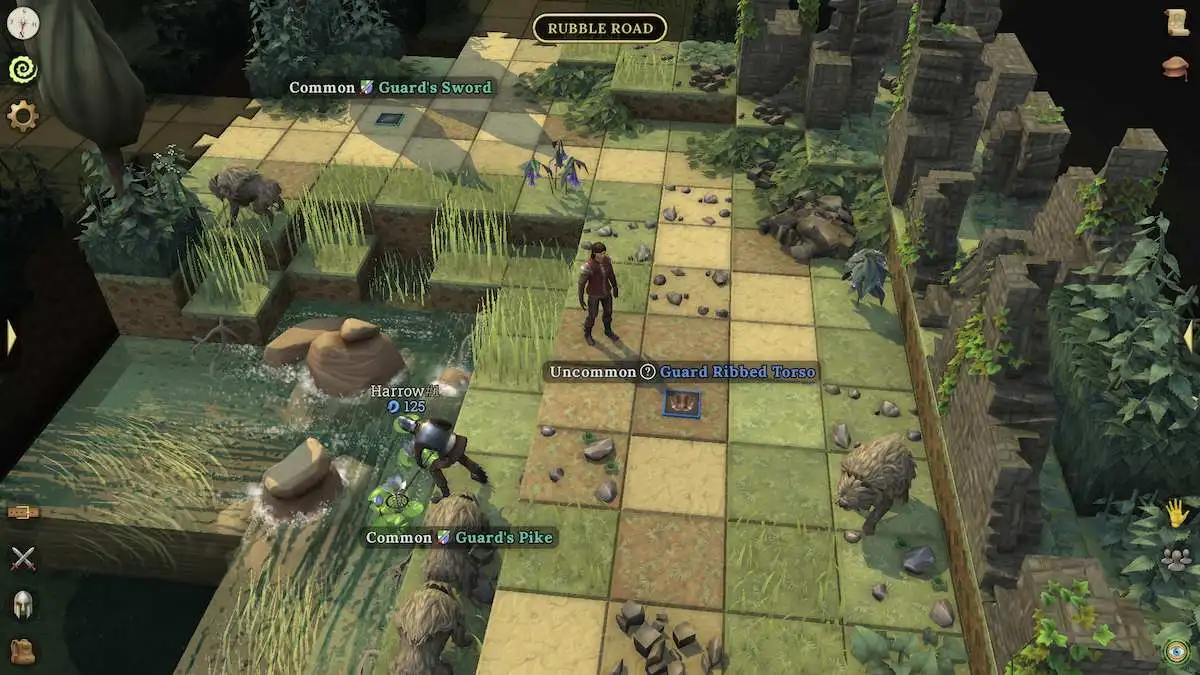
Task: Select the Guard Ribbed Torso loot label
Action: pos(680,372)
